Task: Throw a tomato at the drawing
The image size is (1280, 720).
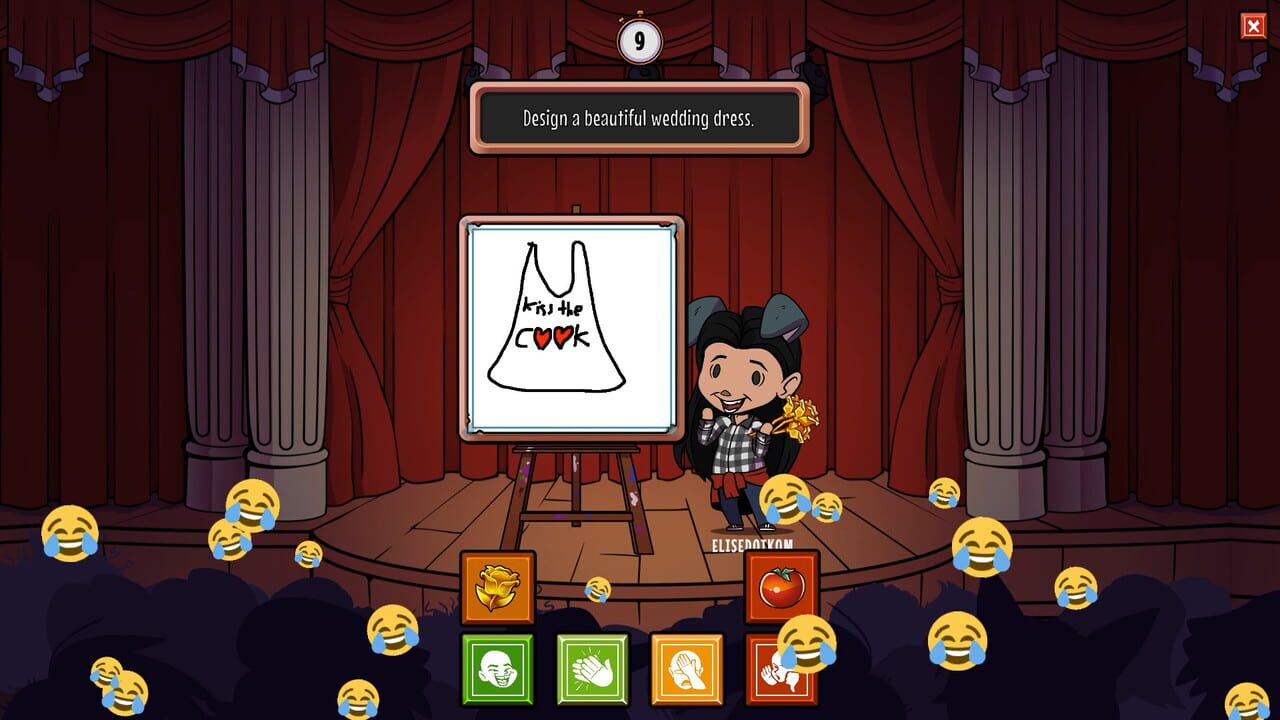Action: click(x=781, y=589)
